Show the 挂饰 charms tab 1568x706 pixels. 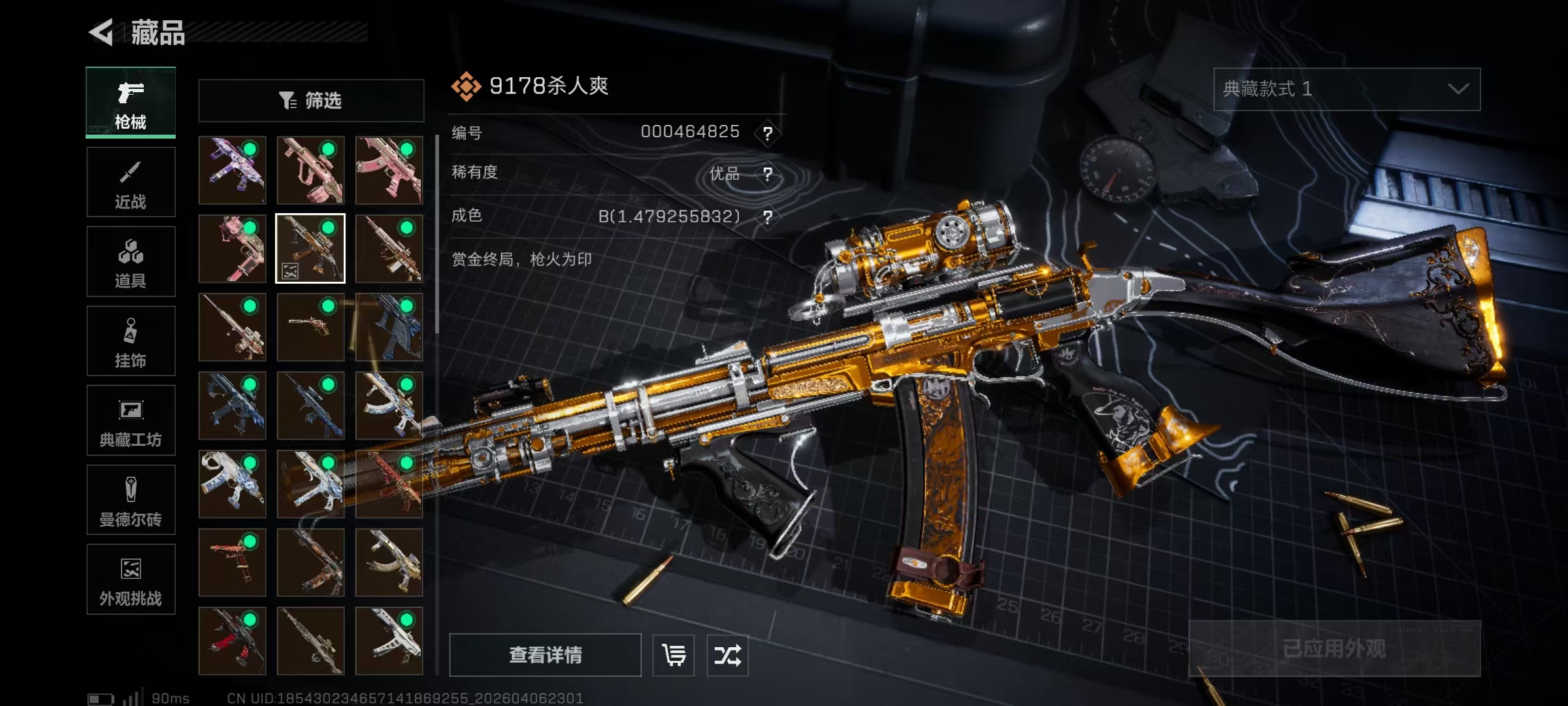click(131, 341)
